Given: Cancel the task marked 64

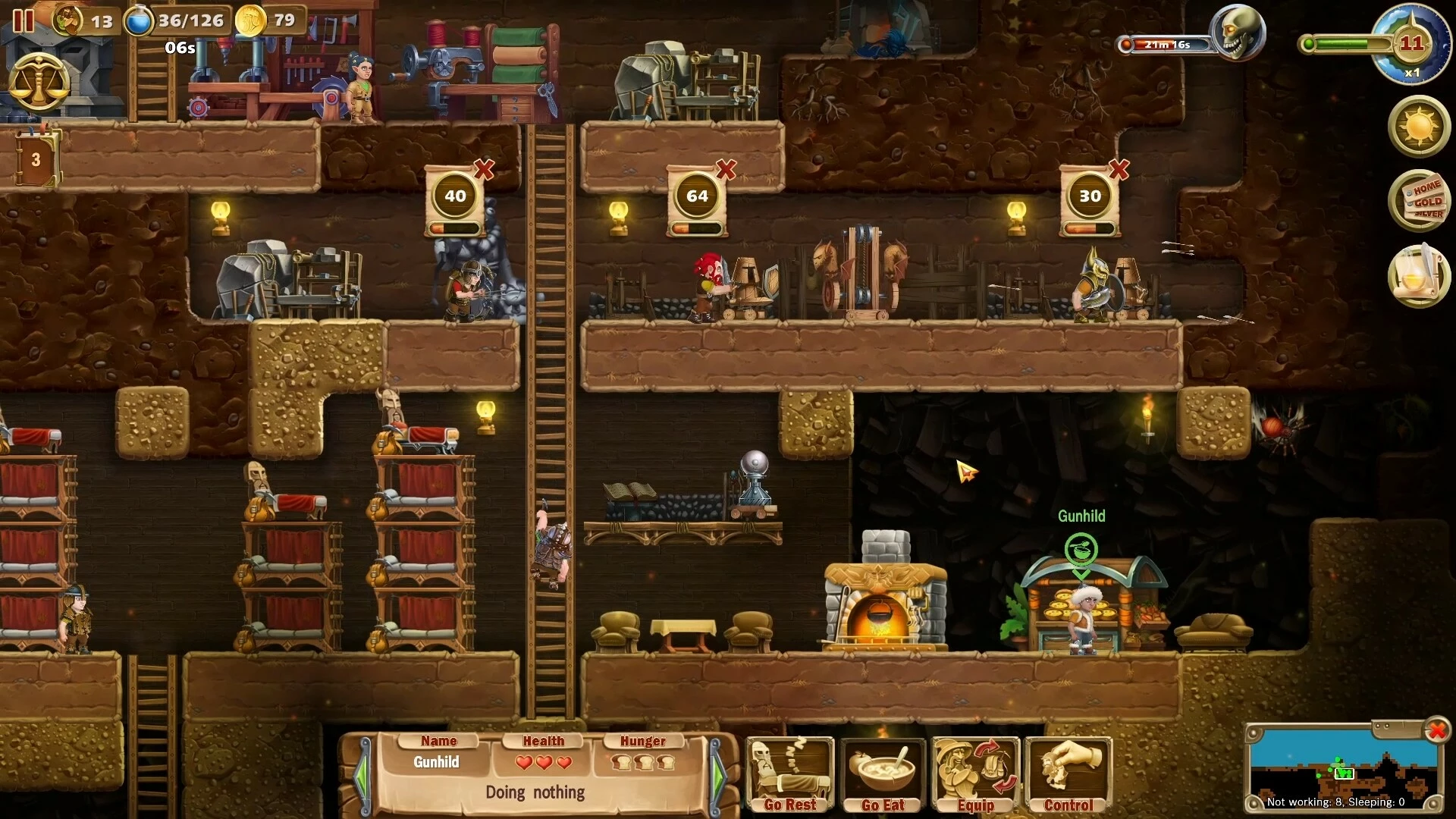Looking at the screenshot, I should 726,169.
